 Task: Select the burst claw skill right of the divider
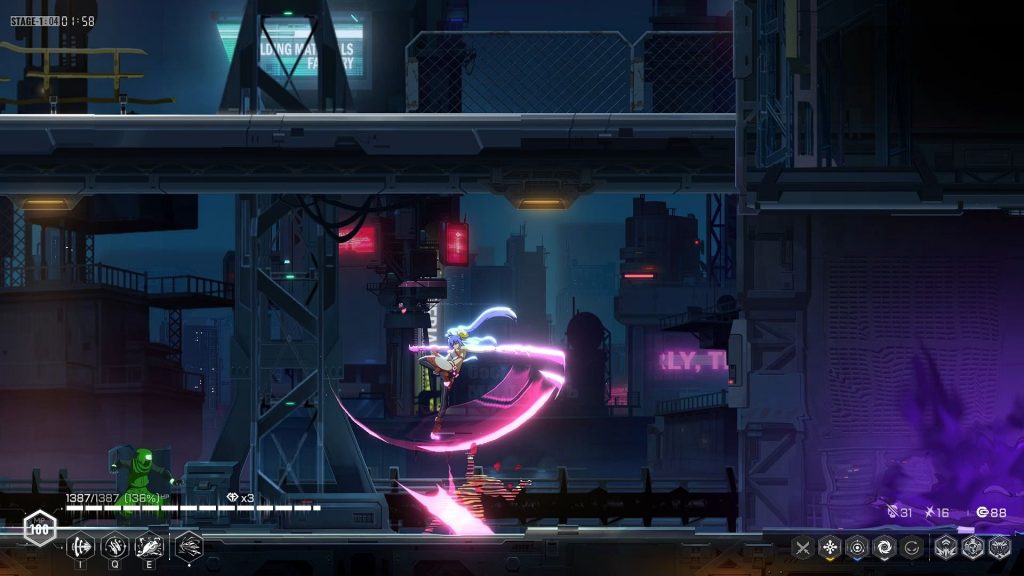(189, 546)
